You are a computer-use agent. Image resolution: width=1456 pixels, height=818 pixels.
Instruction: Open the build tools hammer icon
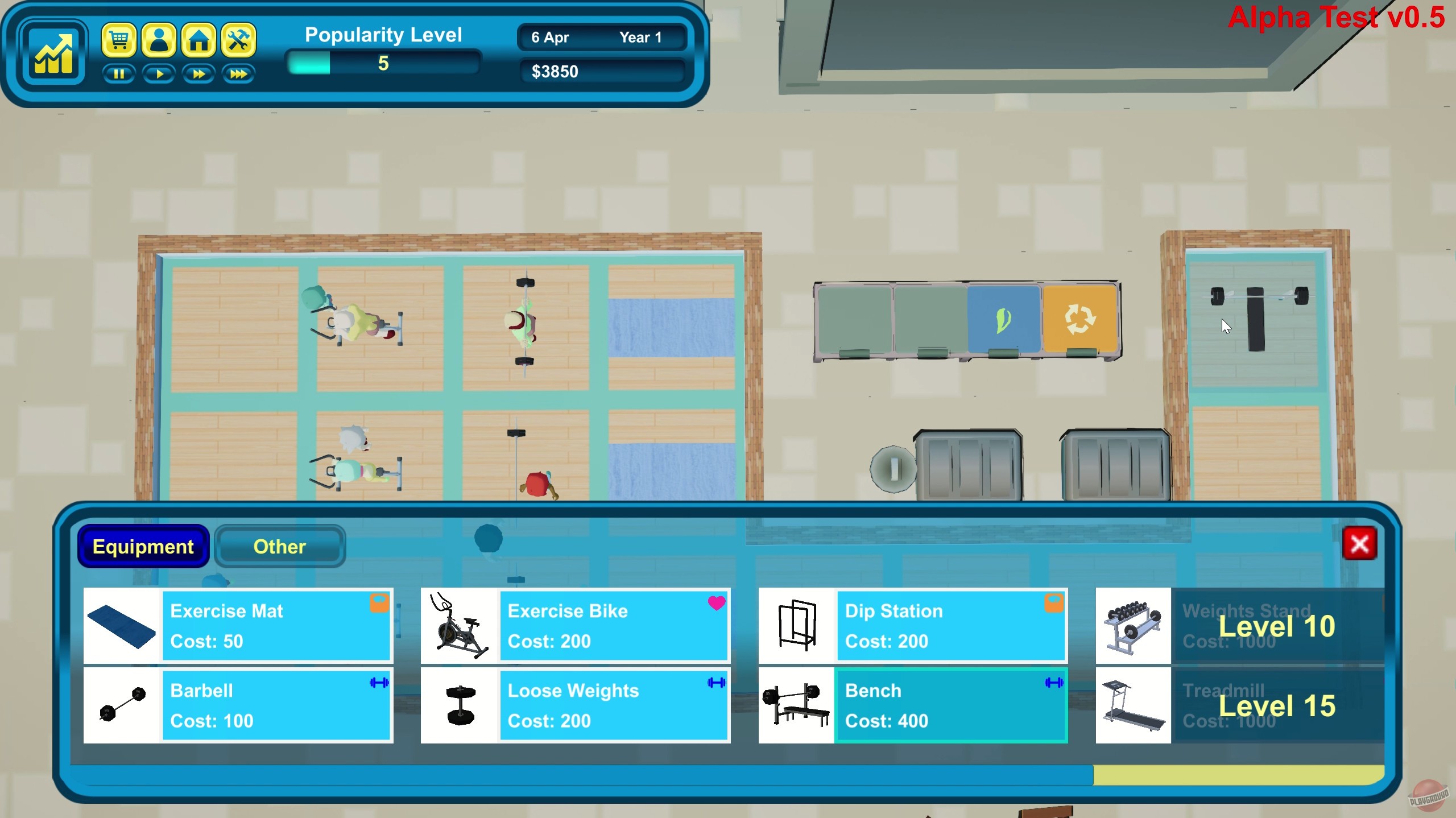[239, 40]
